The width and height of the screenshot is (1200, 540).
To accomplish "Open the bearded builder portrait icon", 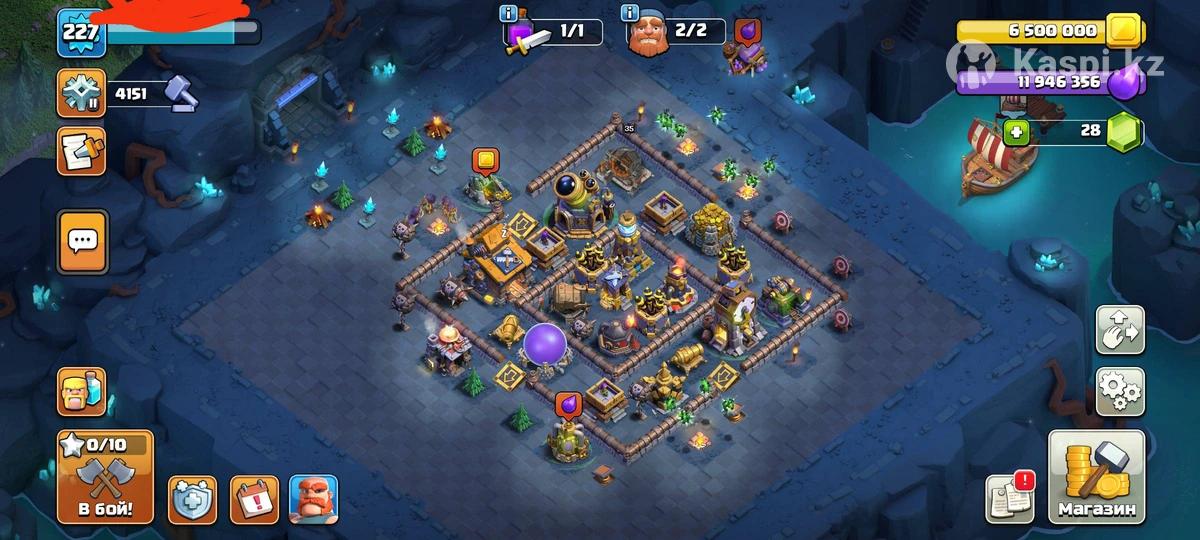I will tap(313, 499).
